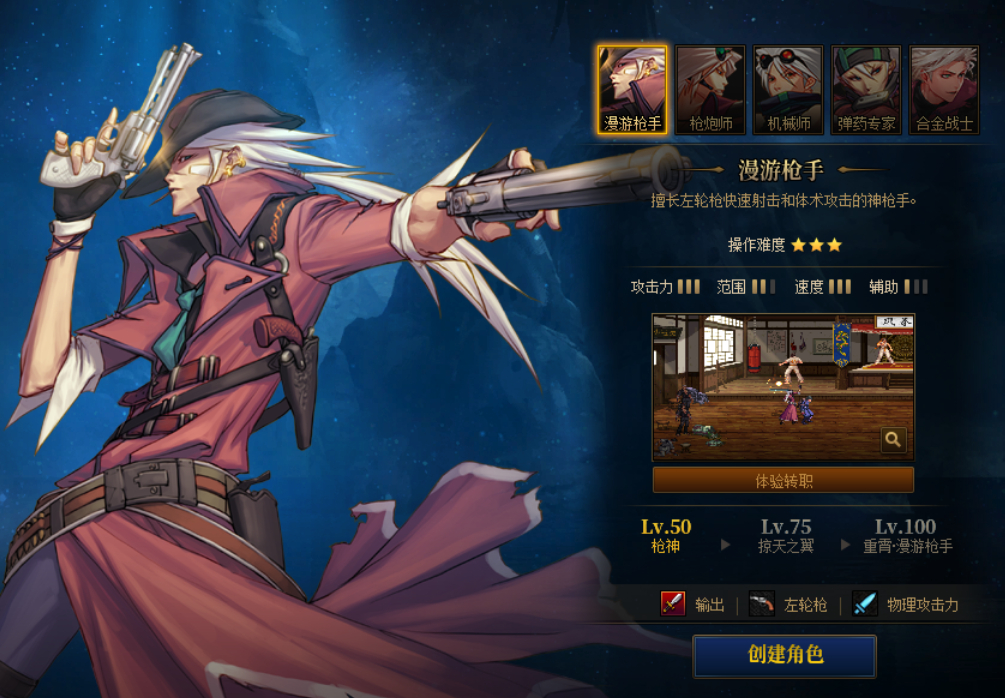Show the Lv.75 掠天之翼 advancement

[x=785, y=536]
